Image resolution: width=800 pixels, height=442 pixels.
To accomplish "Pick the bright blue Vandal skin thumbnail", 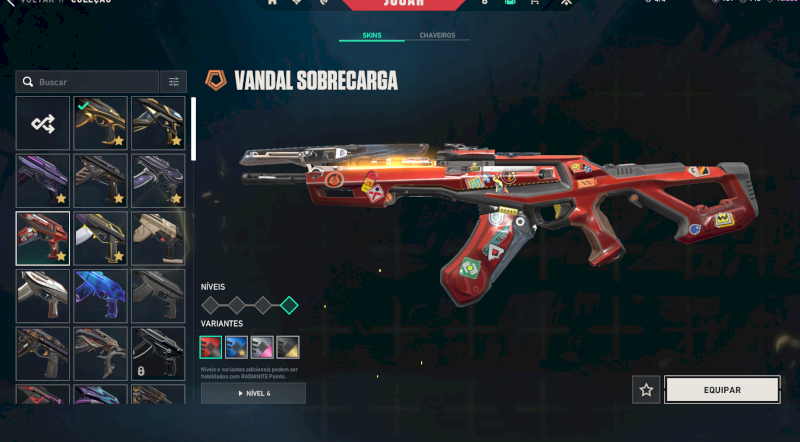I will tap(101, 295).
